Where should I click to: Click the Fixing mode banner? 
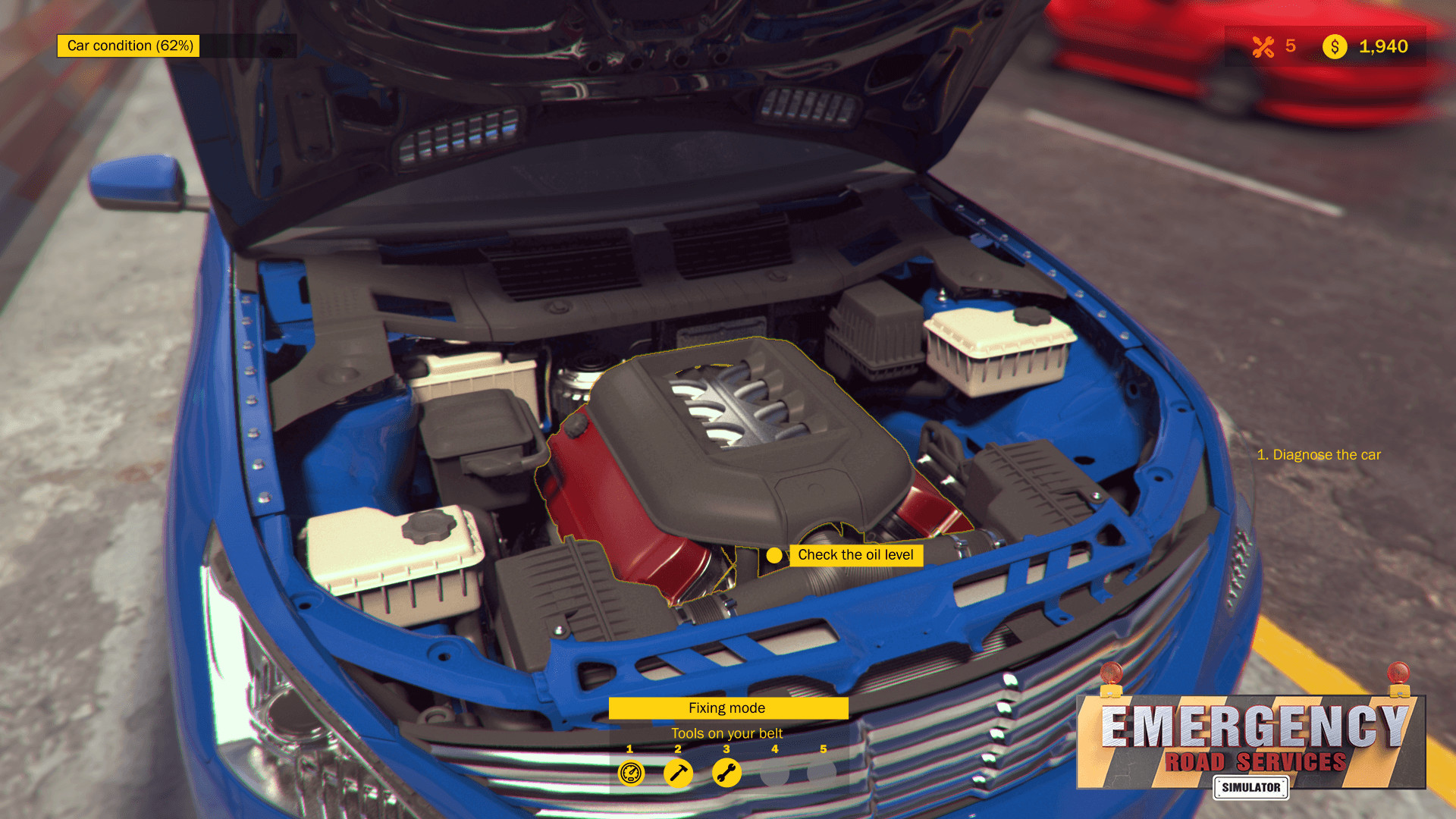(x=727, y=708)
